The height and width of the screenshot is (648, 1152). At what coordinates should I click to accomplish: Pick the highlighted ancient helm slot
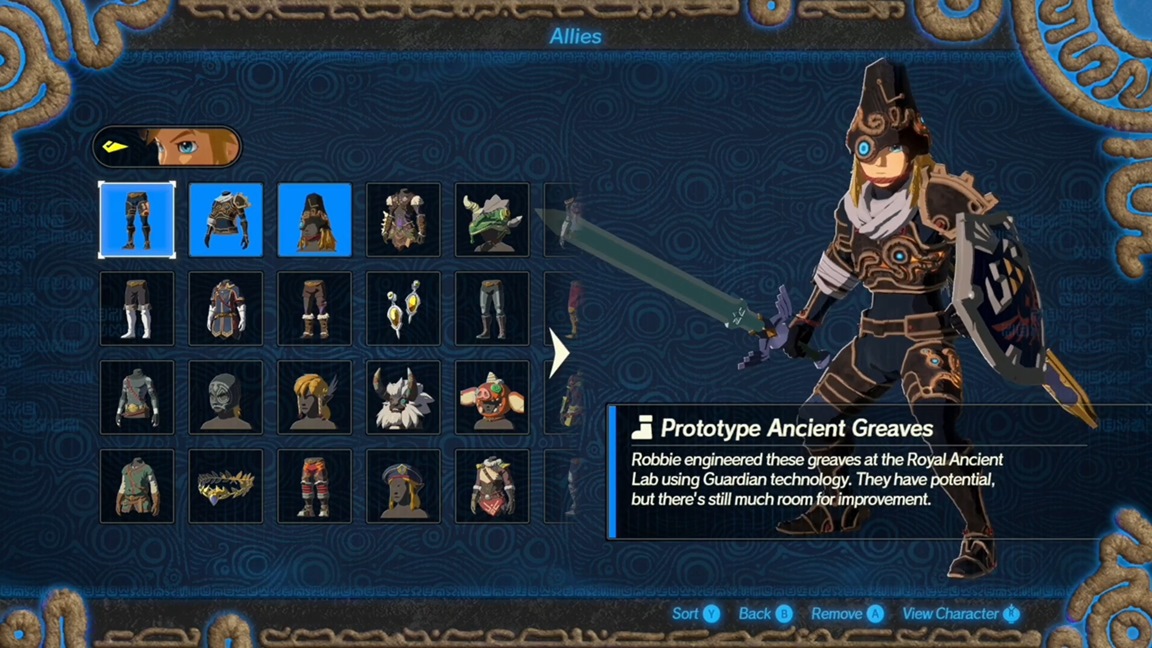pyautogui.click(x=315, y=220)
